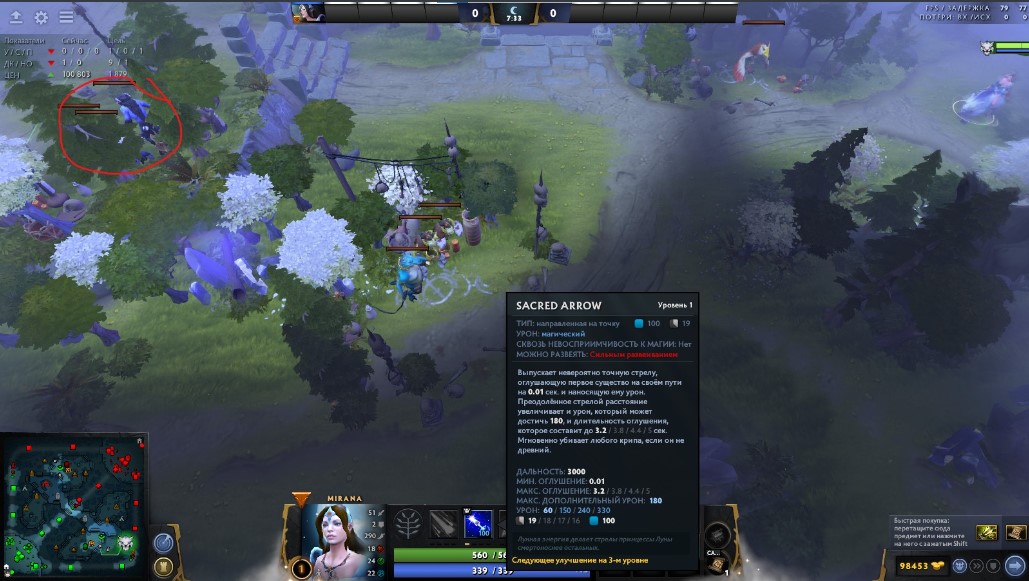Toggle the courier speed burst button

point(975,566)
